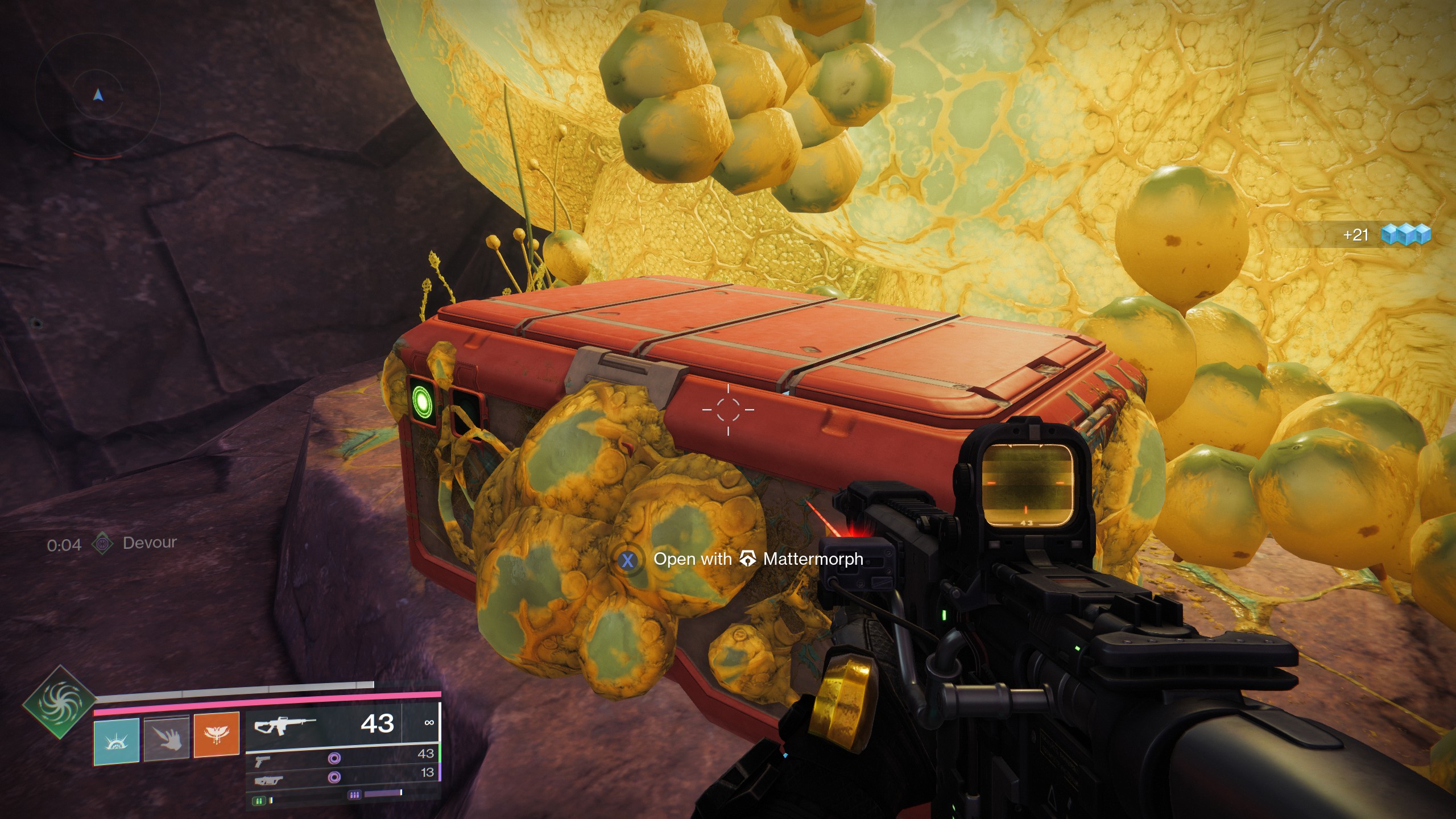Click the Pocket Singularity melee hand icon

click(167, 738)
